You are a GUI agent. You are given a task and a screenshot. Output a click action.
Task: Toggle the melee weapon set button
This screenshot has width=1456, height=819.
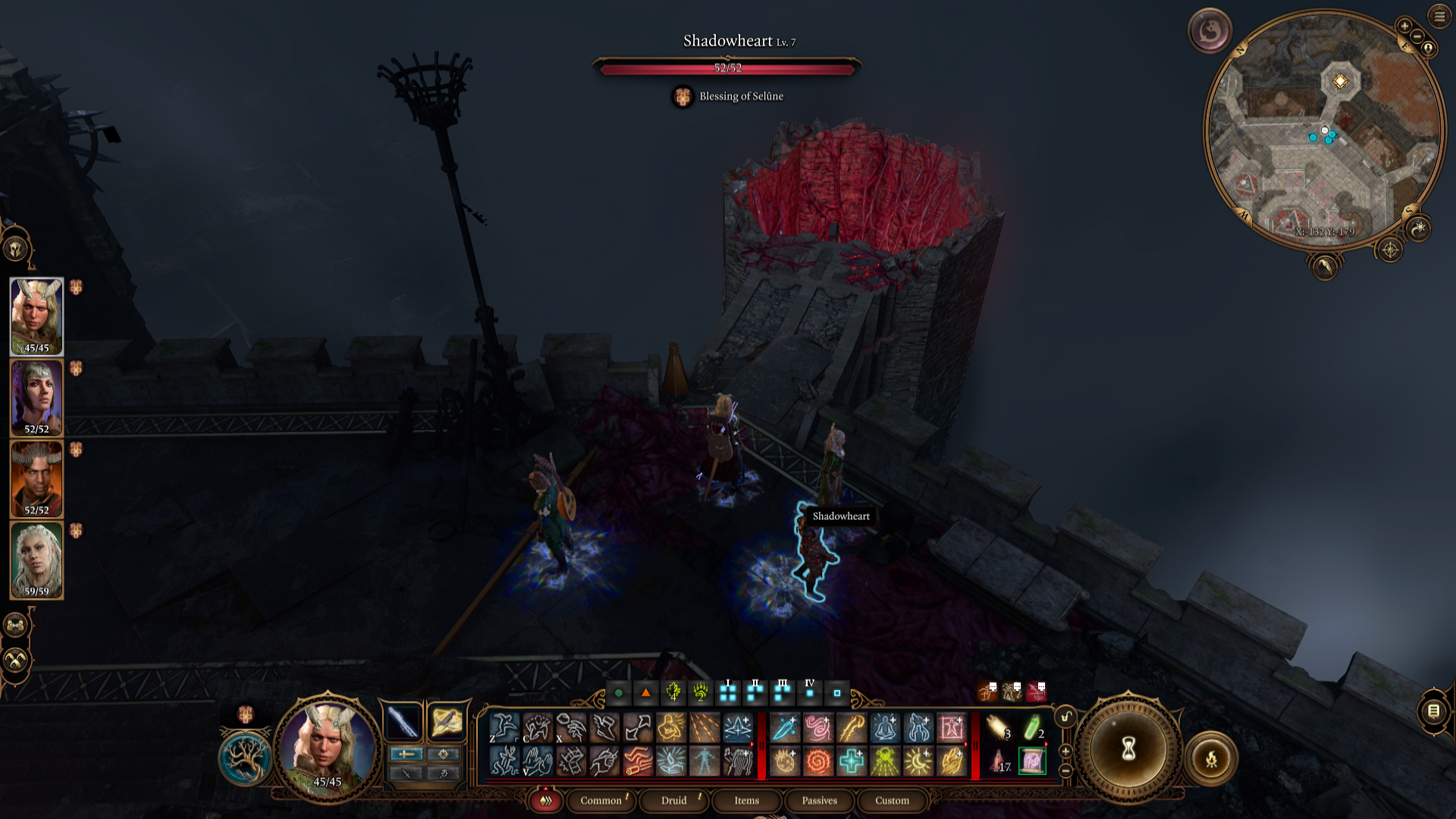403,721
